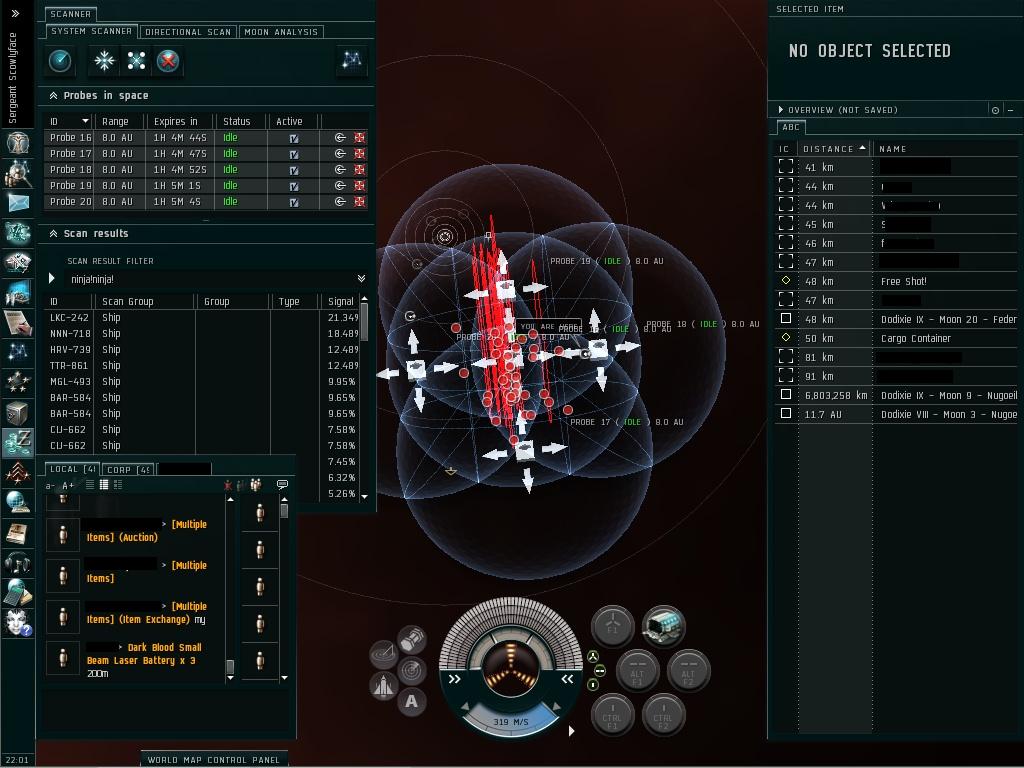Select the Free Shot! overview entry
The width and height of the screenshot is (1024, 768).
(903, 281)
